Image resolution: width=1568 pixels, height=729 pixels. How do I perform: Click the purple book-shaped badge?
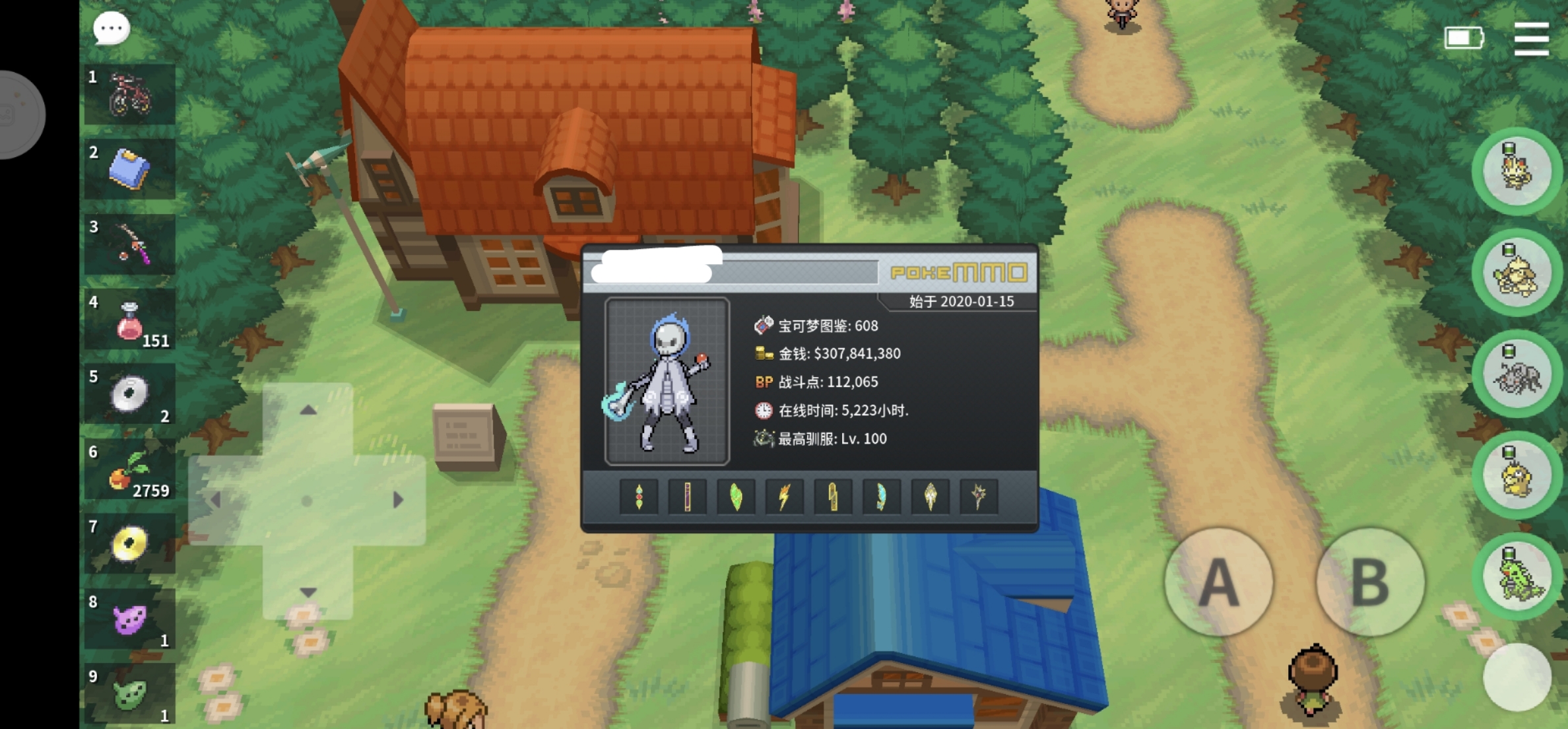click(687, 497)
